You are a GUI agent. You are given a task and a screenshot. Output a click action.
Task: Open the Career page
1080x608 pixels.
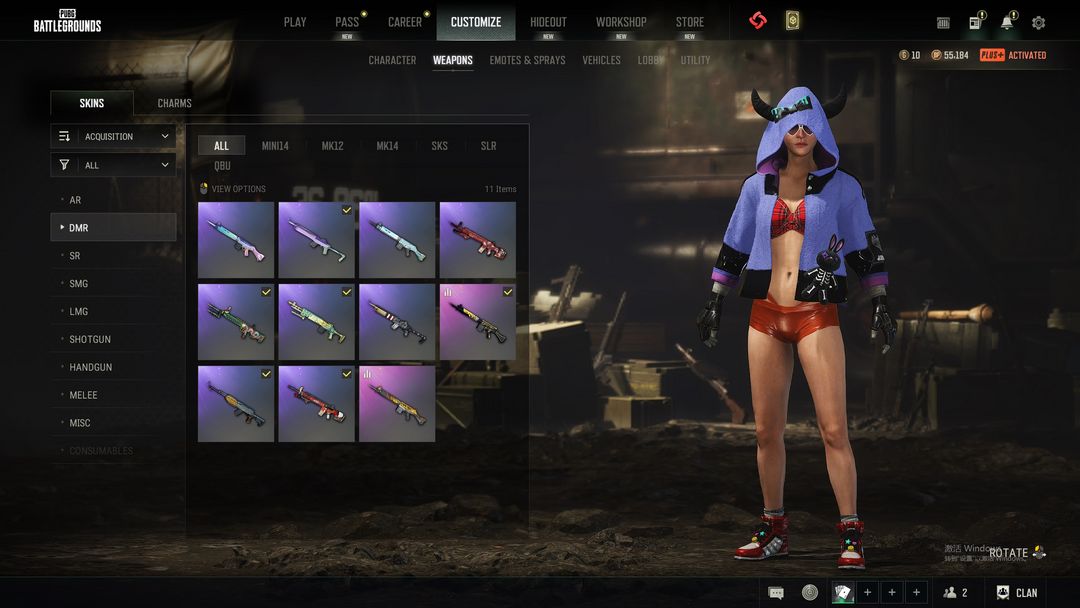[405, 22]
